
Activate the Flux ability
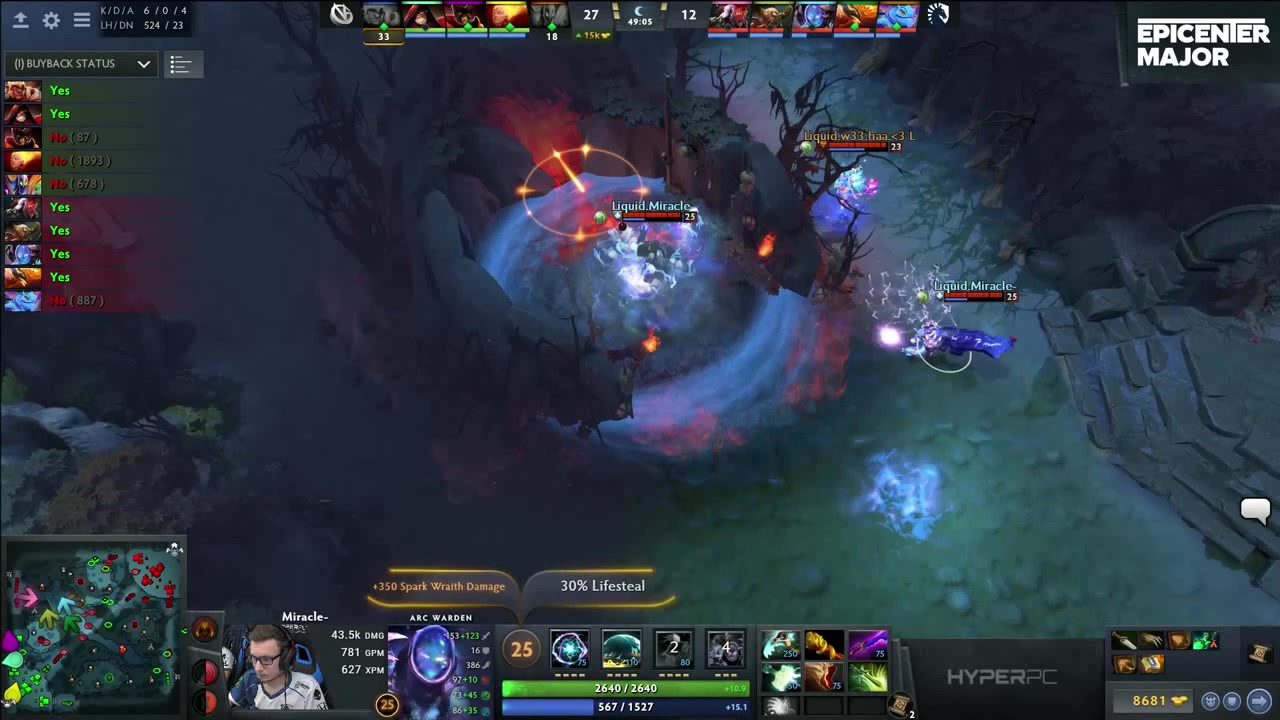569,650
